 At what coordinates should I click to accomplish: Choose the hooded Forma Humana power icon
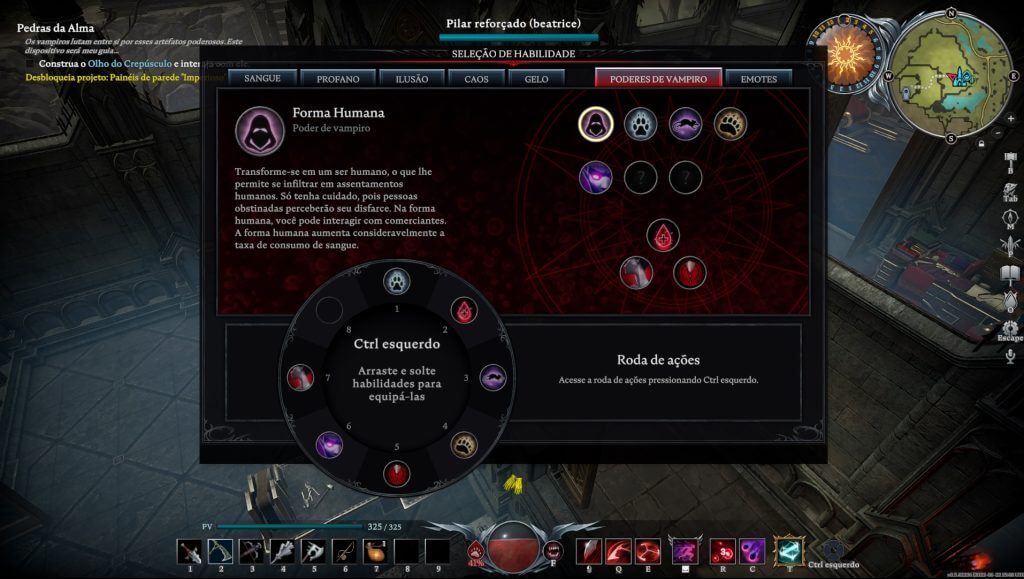pos(595,124)
